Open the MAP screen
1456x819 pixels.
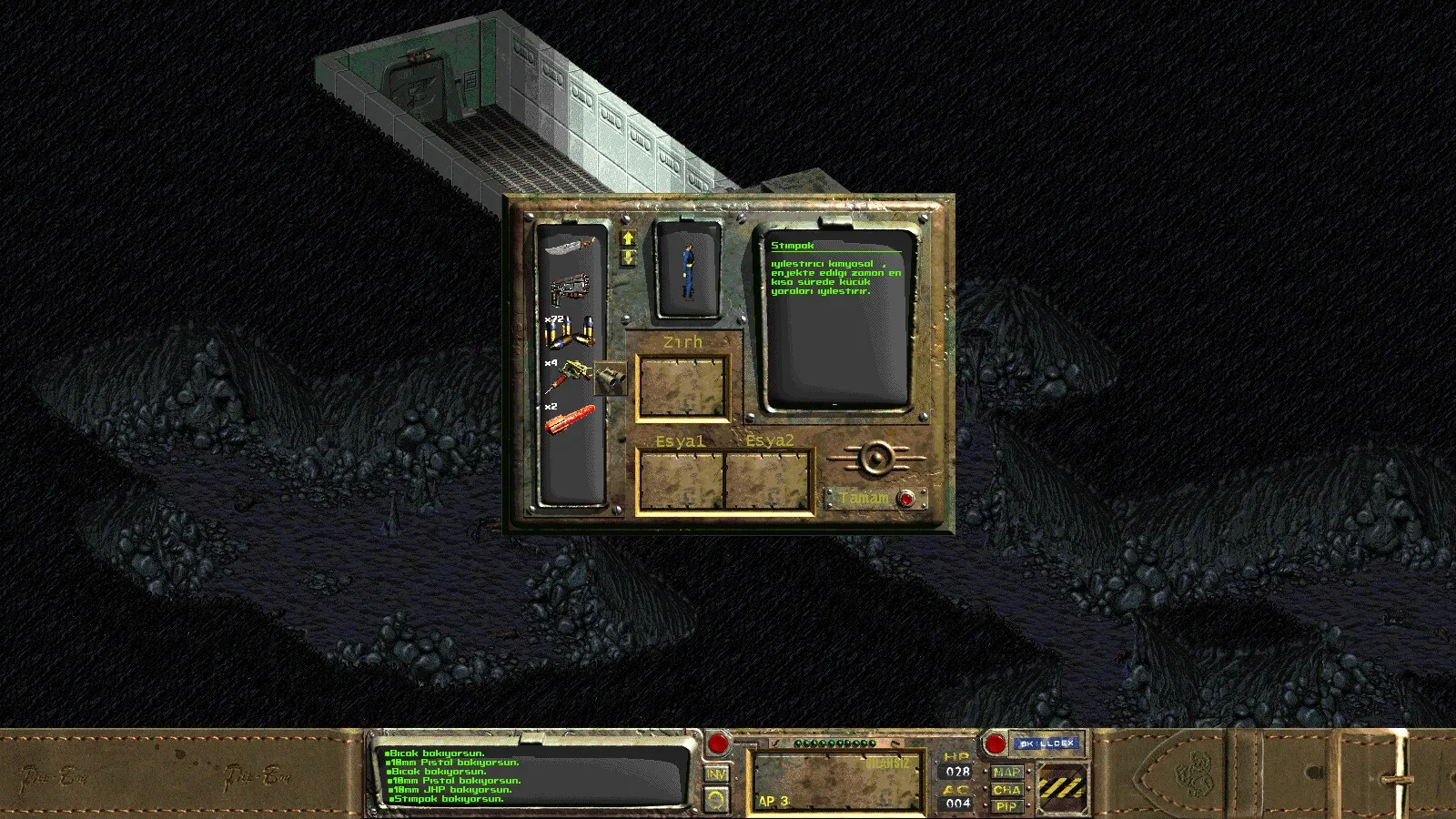1006,772
